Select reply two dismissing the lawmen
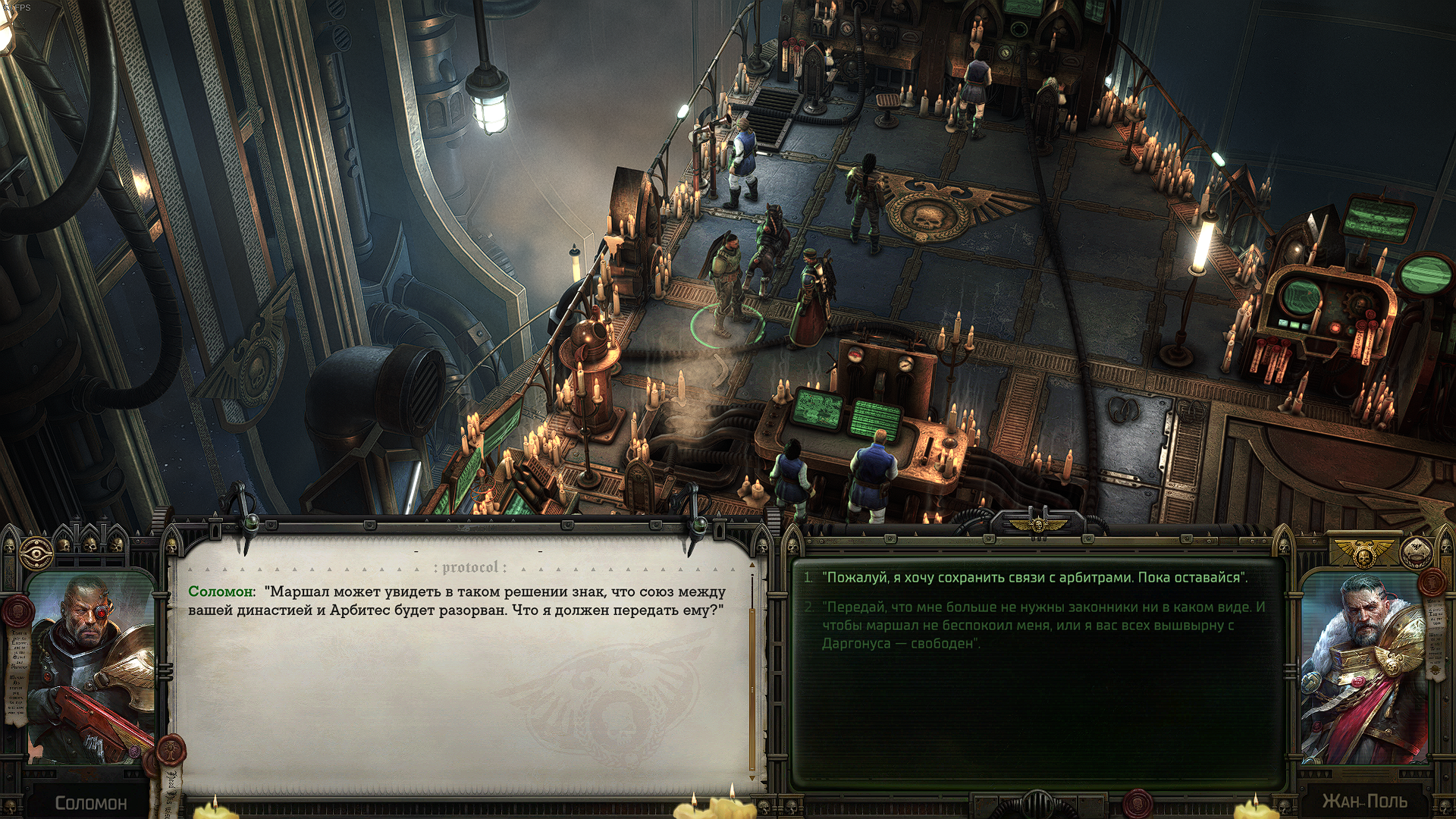The height and width of the screenshot is (819, 1456). click(x=1043, y=626)
